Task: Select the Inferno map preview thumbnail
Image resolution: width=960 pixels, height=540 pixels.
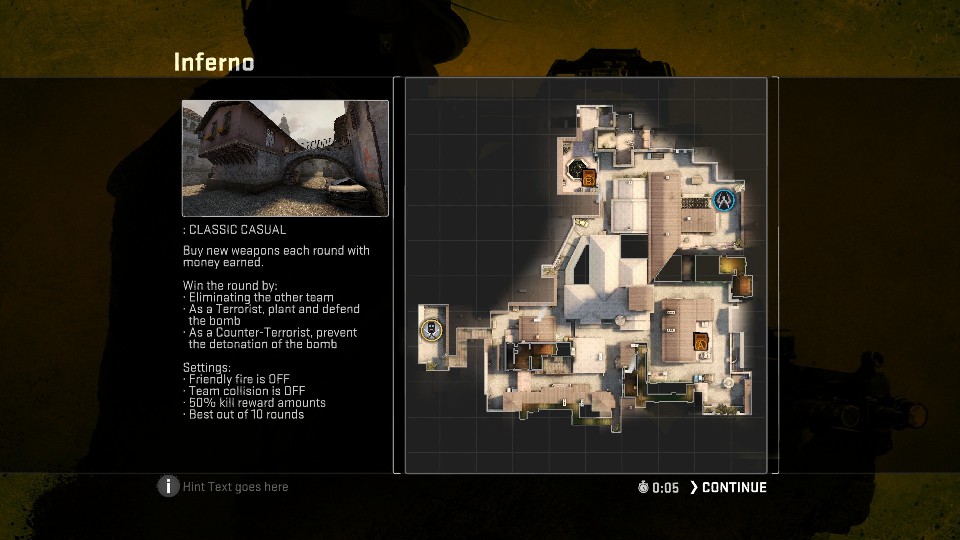Action: (x=285, y=158)
